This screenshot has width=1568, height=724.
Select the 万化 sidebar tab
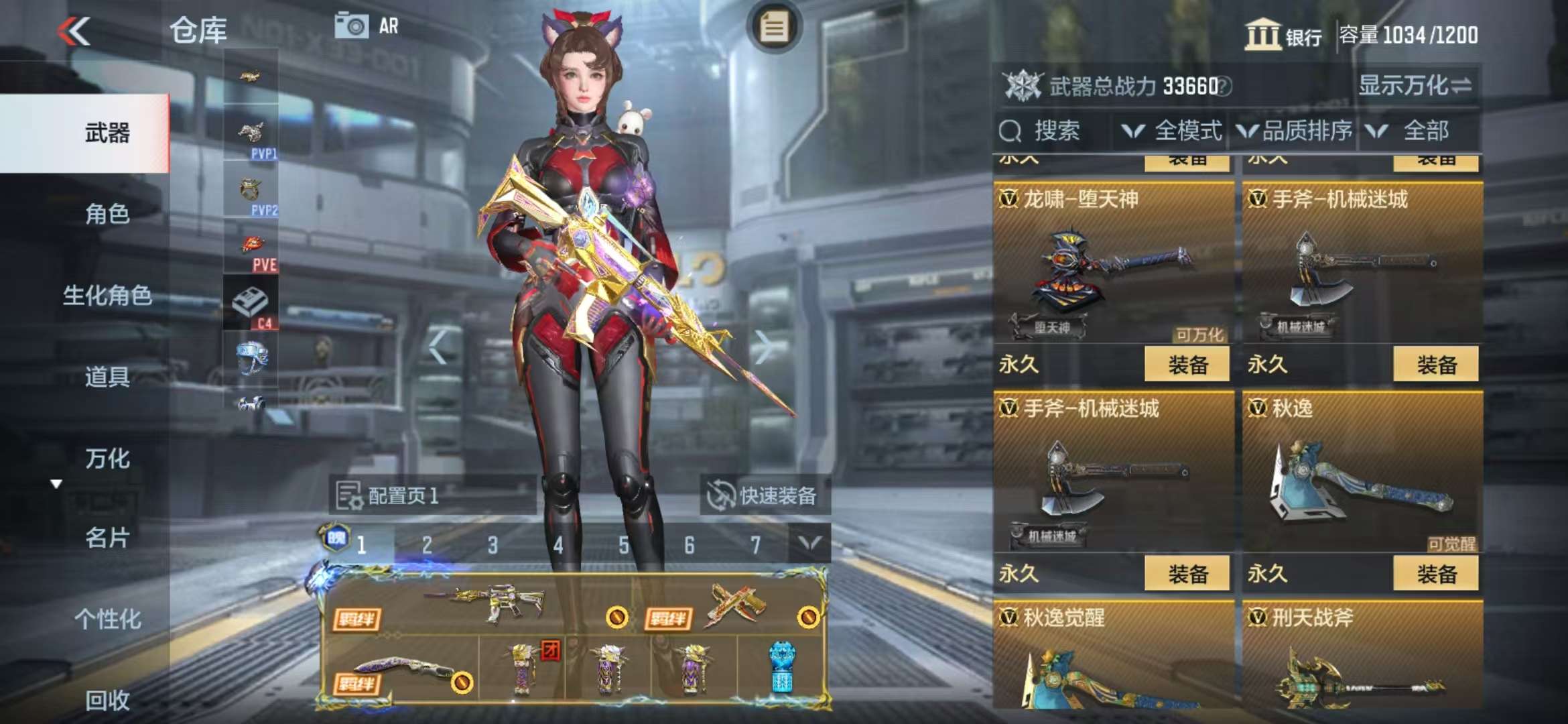[107, 459]
